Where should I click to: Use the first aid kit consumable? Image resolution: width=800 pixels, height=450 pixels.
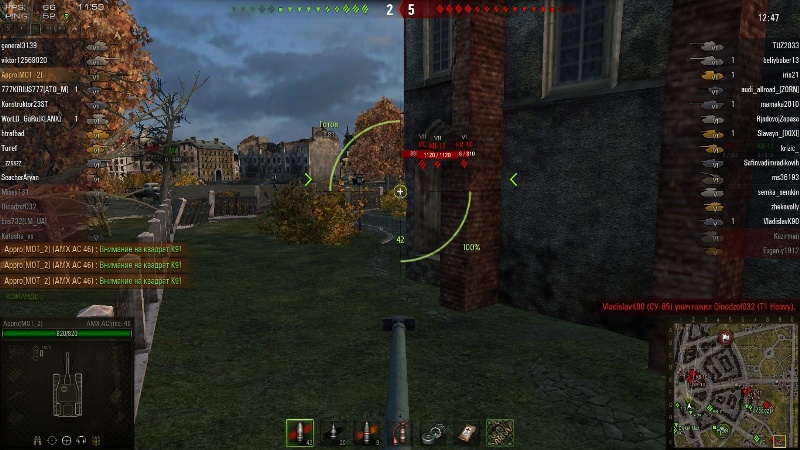(x=466, y=432)
